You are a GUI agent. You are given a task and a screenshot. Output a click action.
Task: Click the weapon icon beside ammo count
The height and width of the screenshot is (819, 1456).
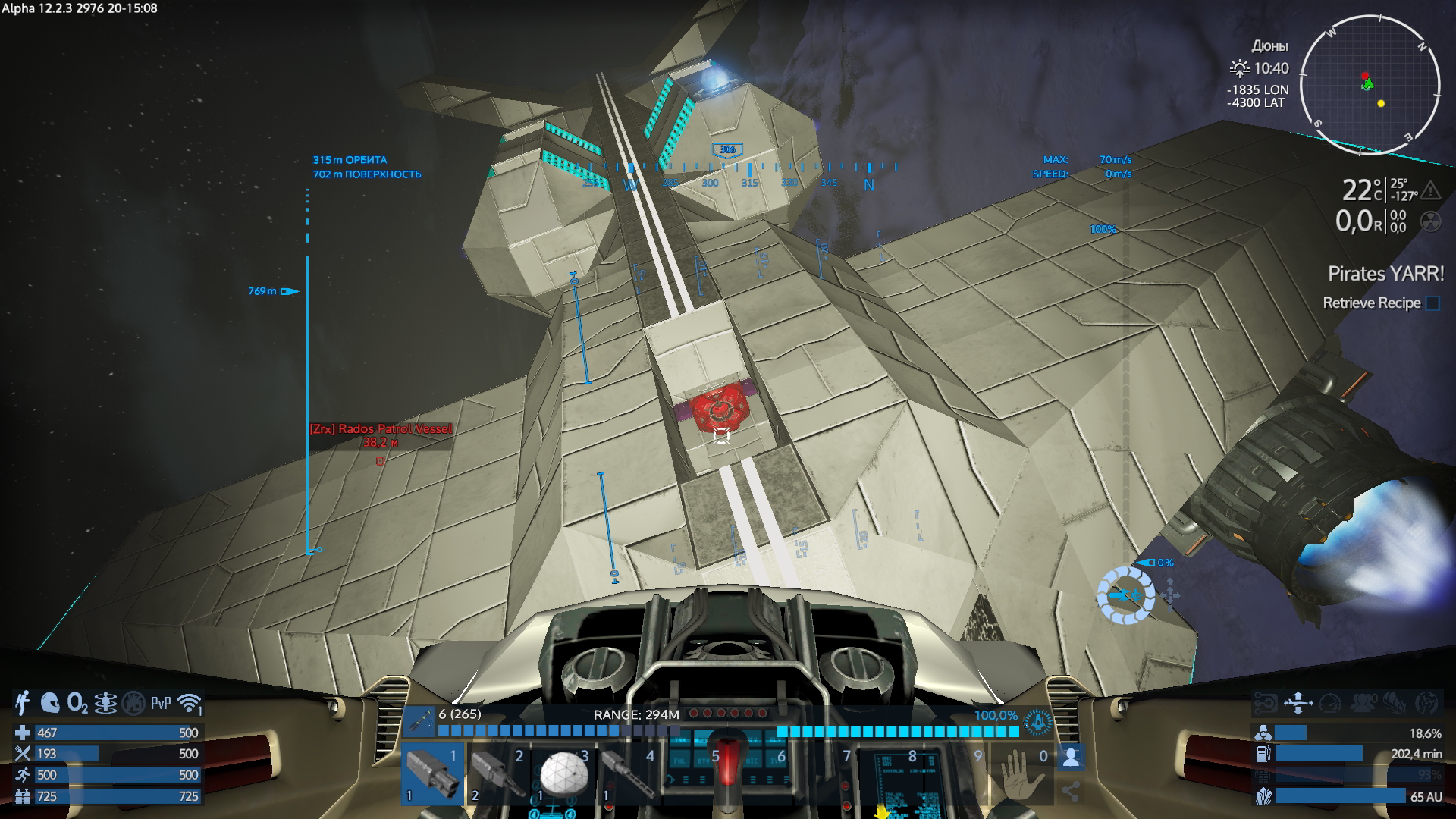pos(418,722)
